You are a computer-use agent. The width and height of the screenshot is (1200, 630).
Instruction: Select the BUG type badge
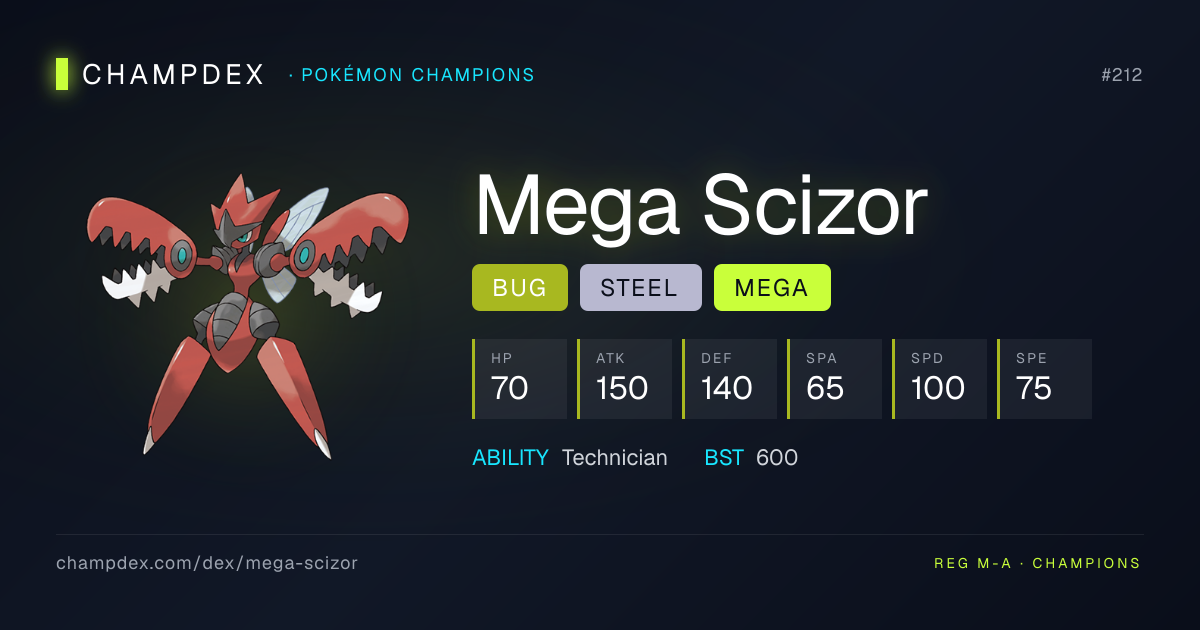519,288
